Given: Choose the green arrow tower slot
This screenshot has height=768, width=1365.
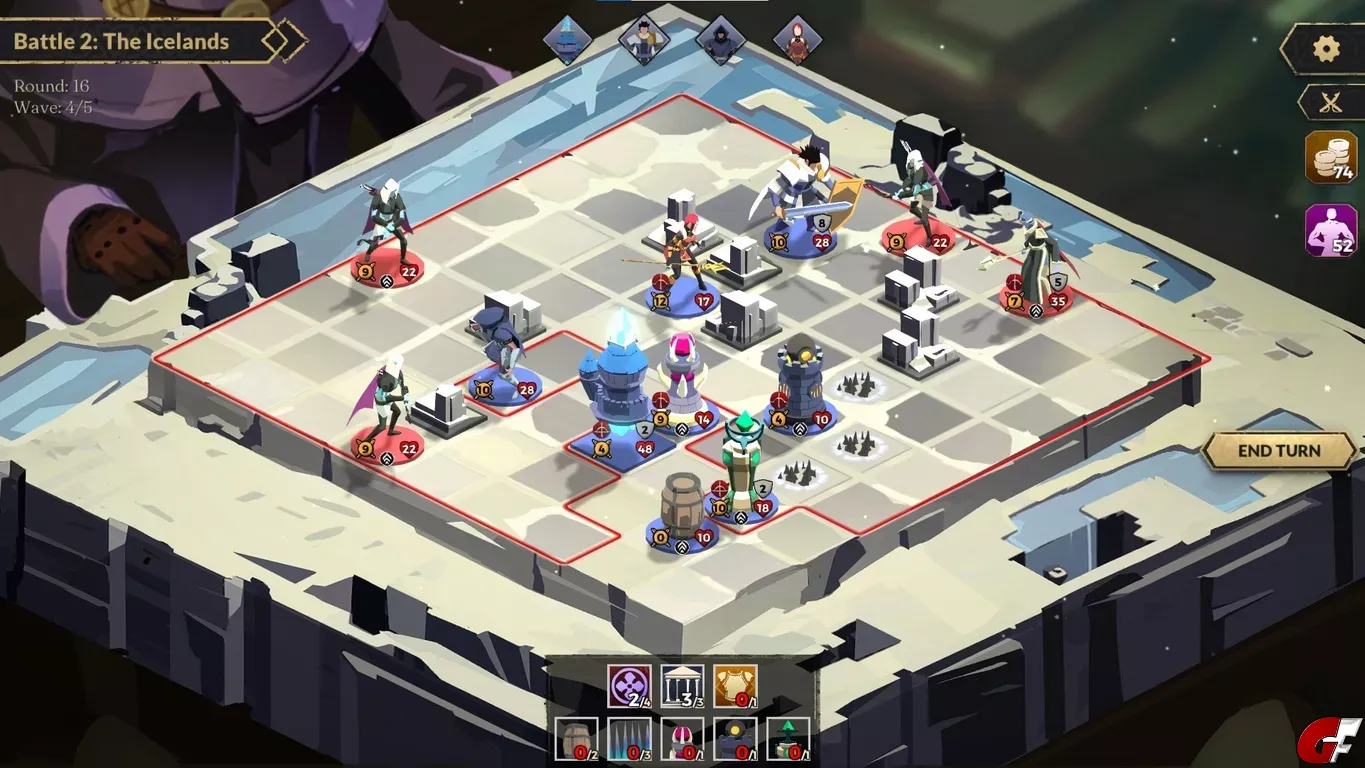Looking at the screenshot, I should [x=788, y=738].
